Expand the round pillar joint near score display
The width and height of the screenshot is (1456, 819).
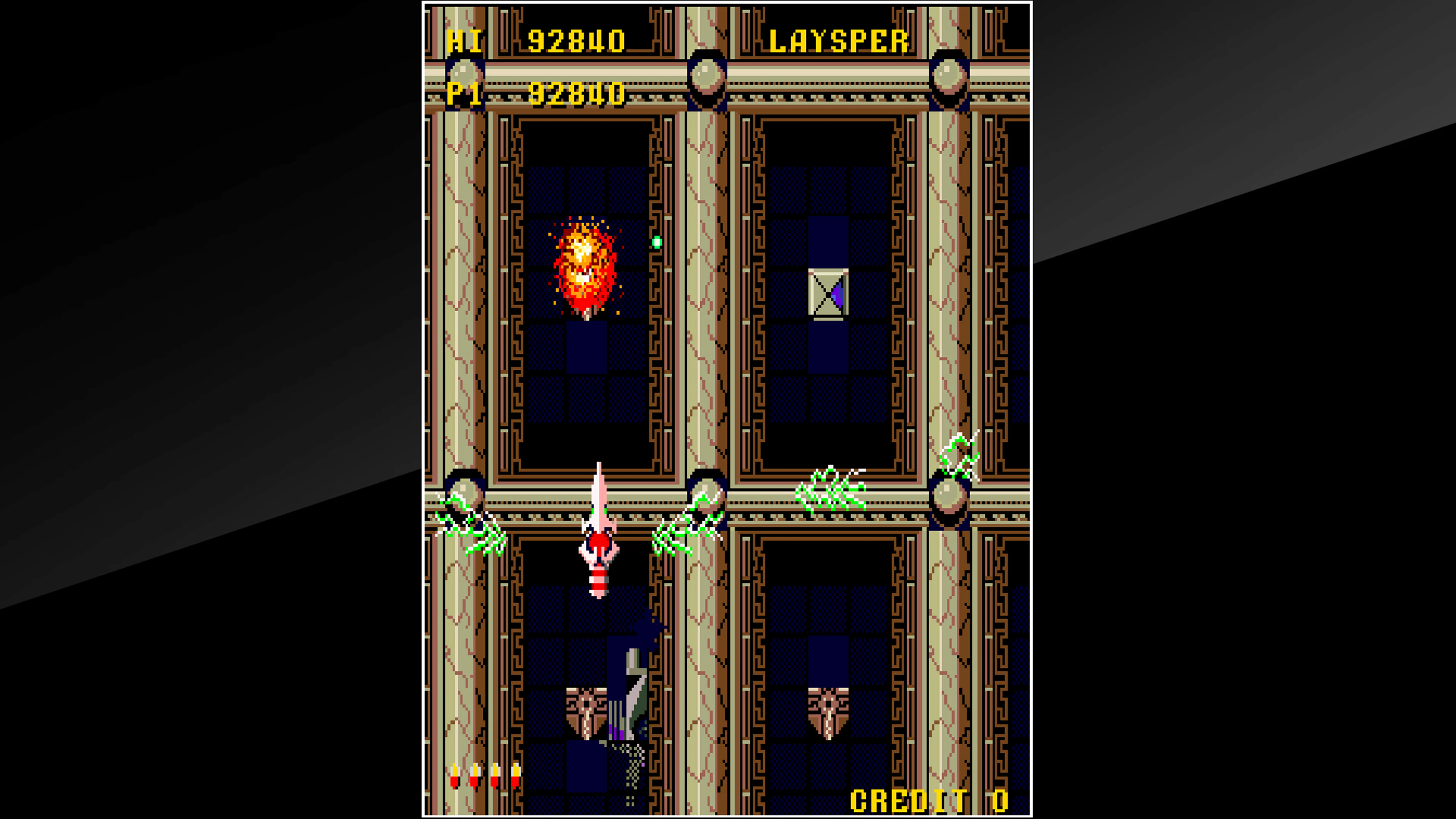(465, 74)
